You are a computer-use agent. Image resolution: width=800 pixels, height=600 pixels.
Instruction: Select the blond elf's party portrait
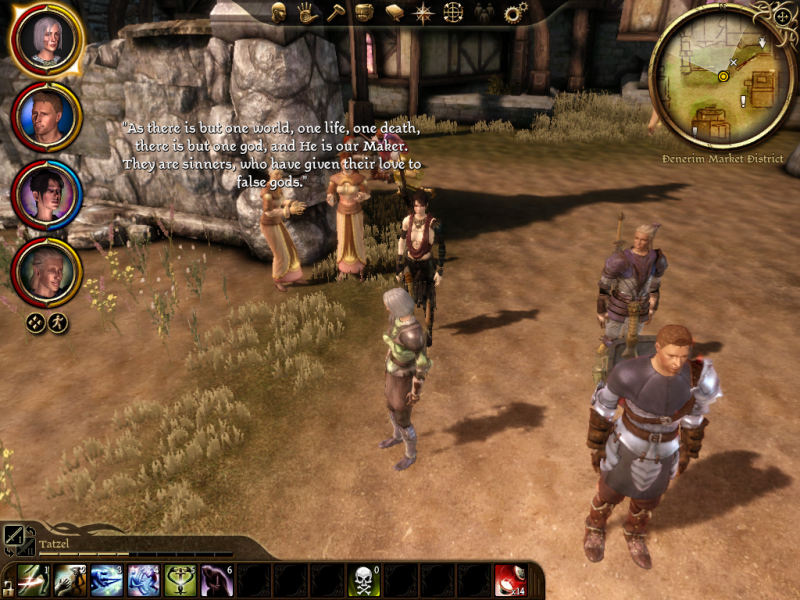pyautogui.click(x=46, y=272)
